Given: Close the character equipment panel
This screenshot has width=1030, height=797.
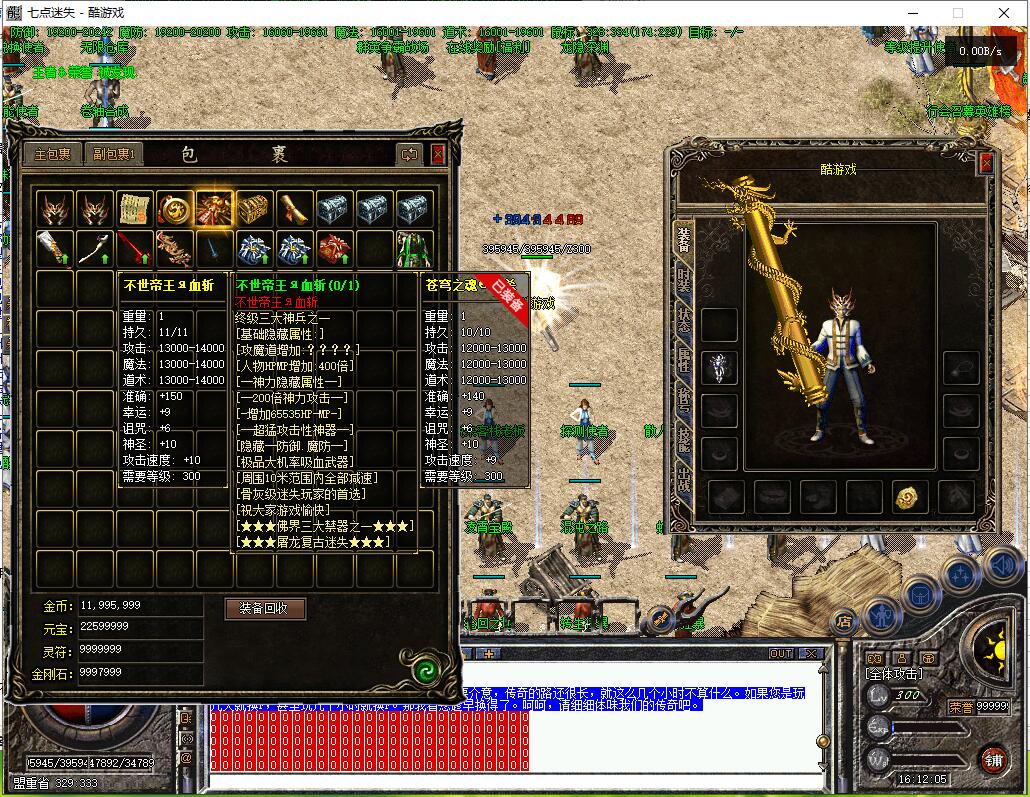Looking at the screenshot, I should 987,163.
